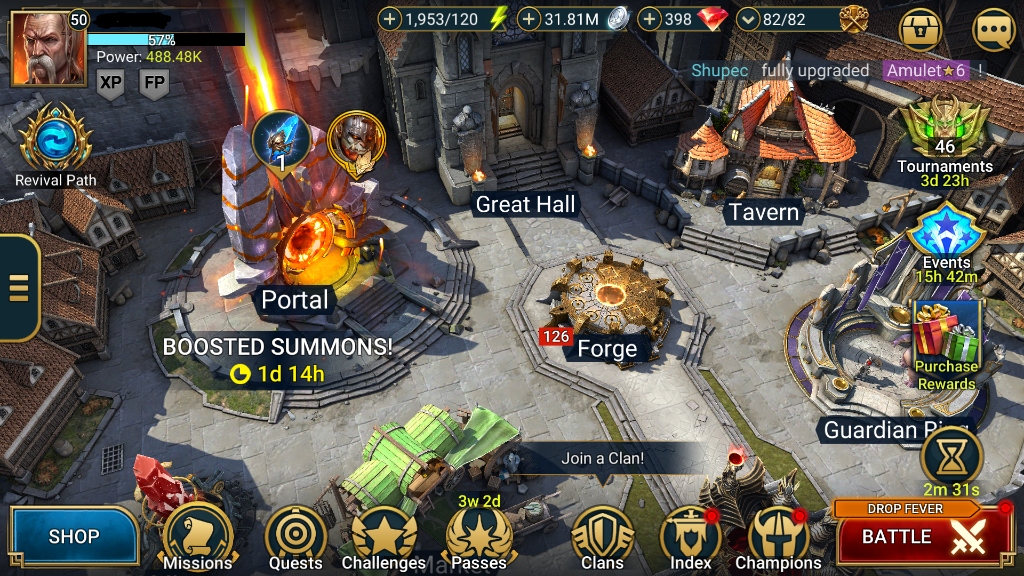Open the player avatar profile
Screen dimensions: 1024x576
point(47,49)
